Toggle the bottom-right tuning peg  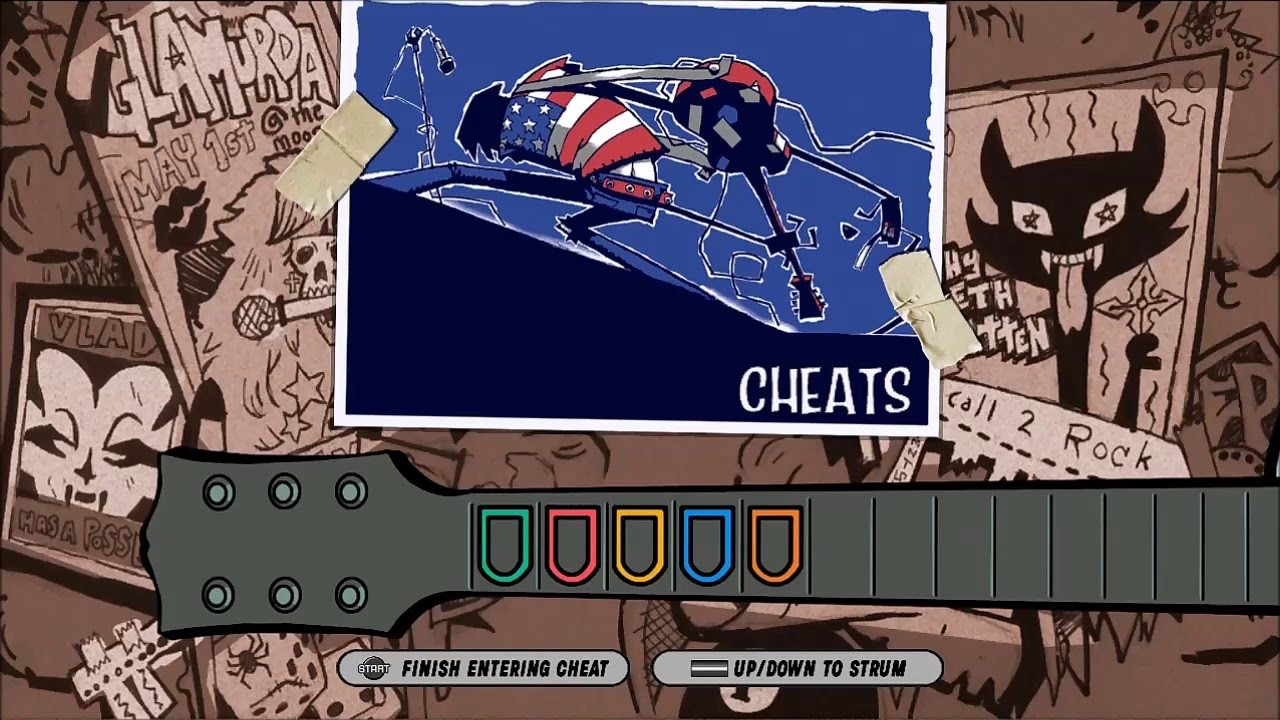click(x=350, y=595)
